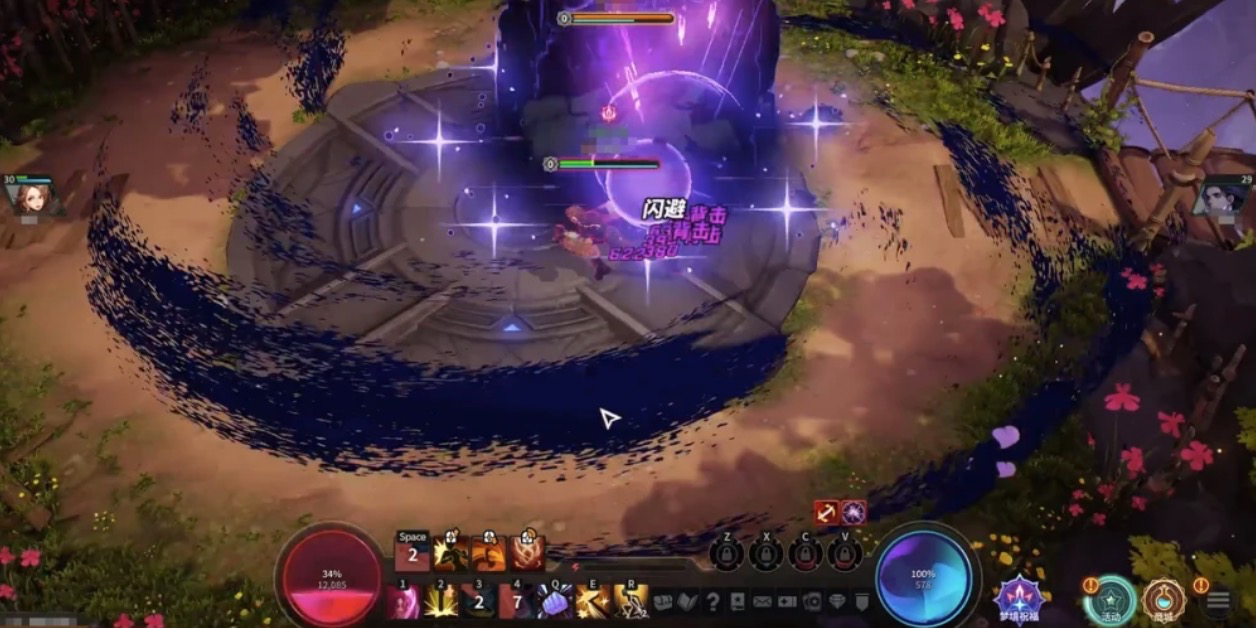Use the pink skill in slot 1
The height and width of the screenshot is (628, 1256).
(403, 601)
